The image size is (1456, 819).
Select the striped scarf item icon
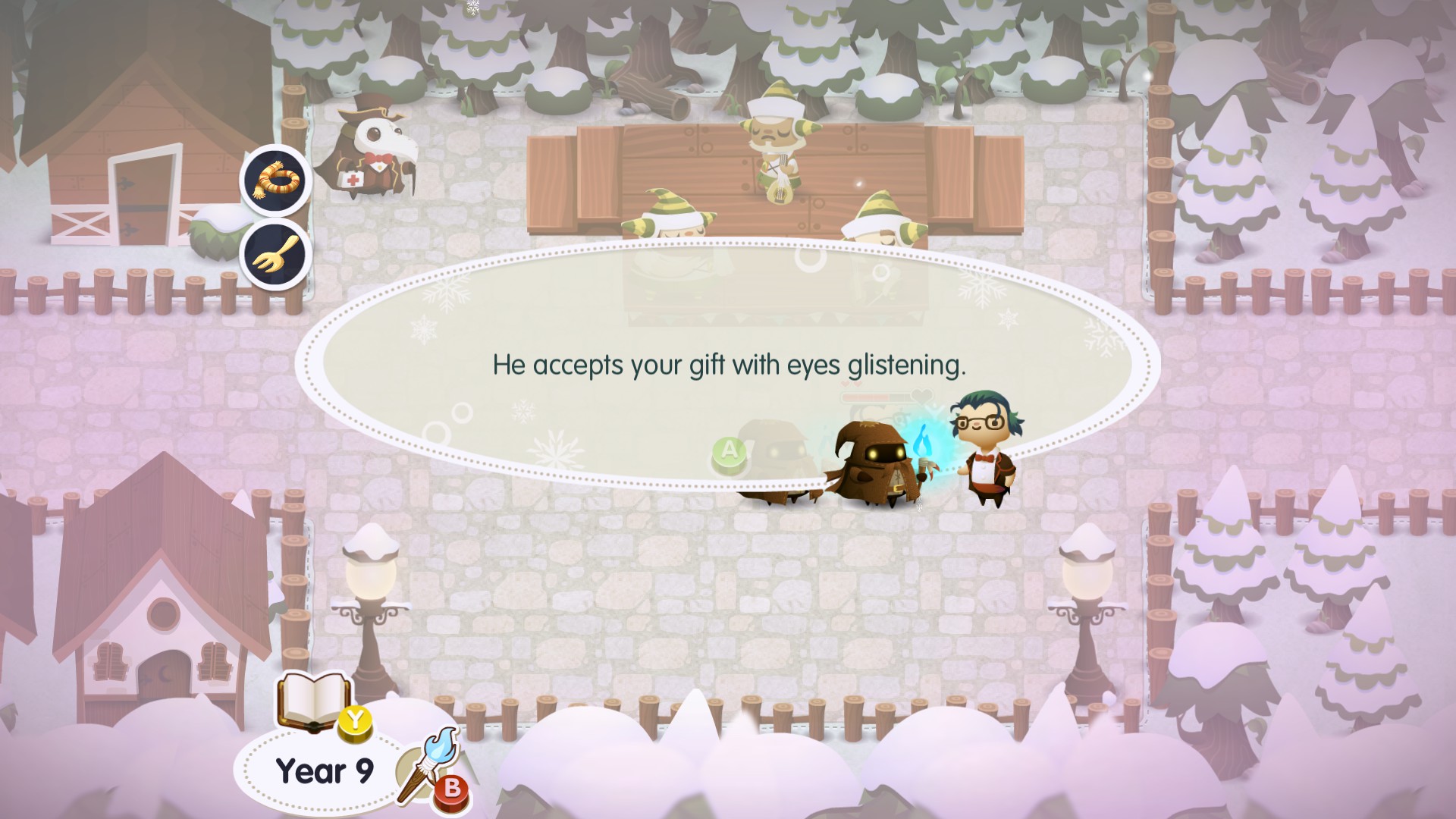coord(276,180)
